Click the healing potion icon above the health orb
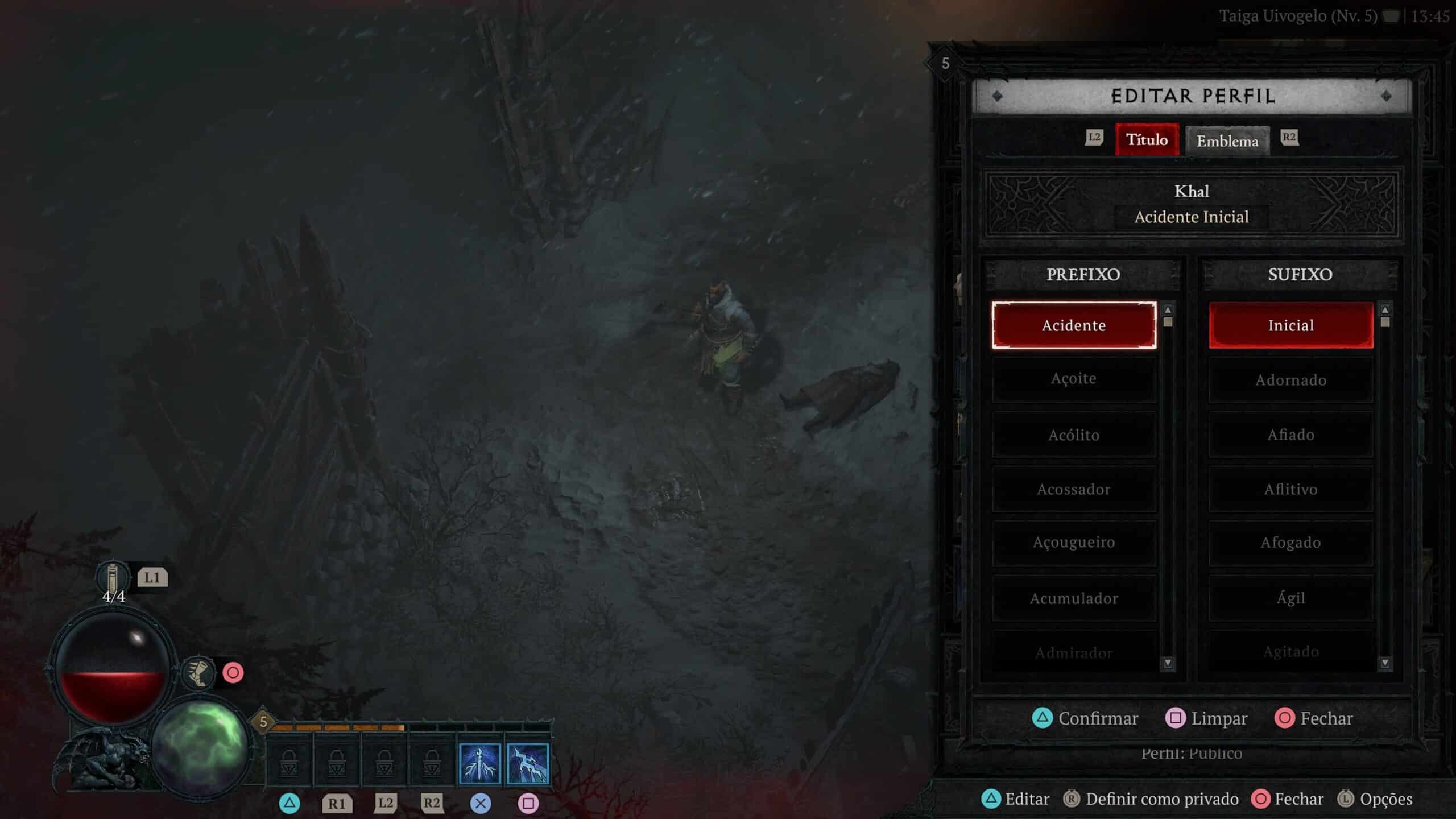1456x819 pixels. (x=112, y=577)
